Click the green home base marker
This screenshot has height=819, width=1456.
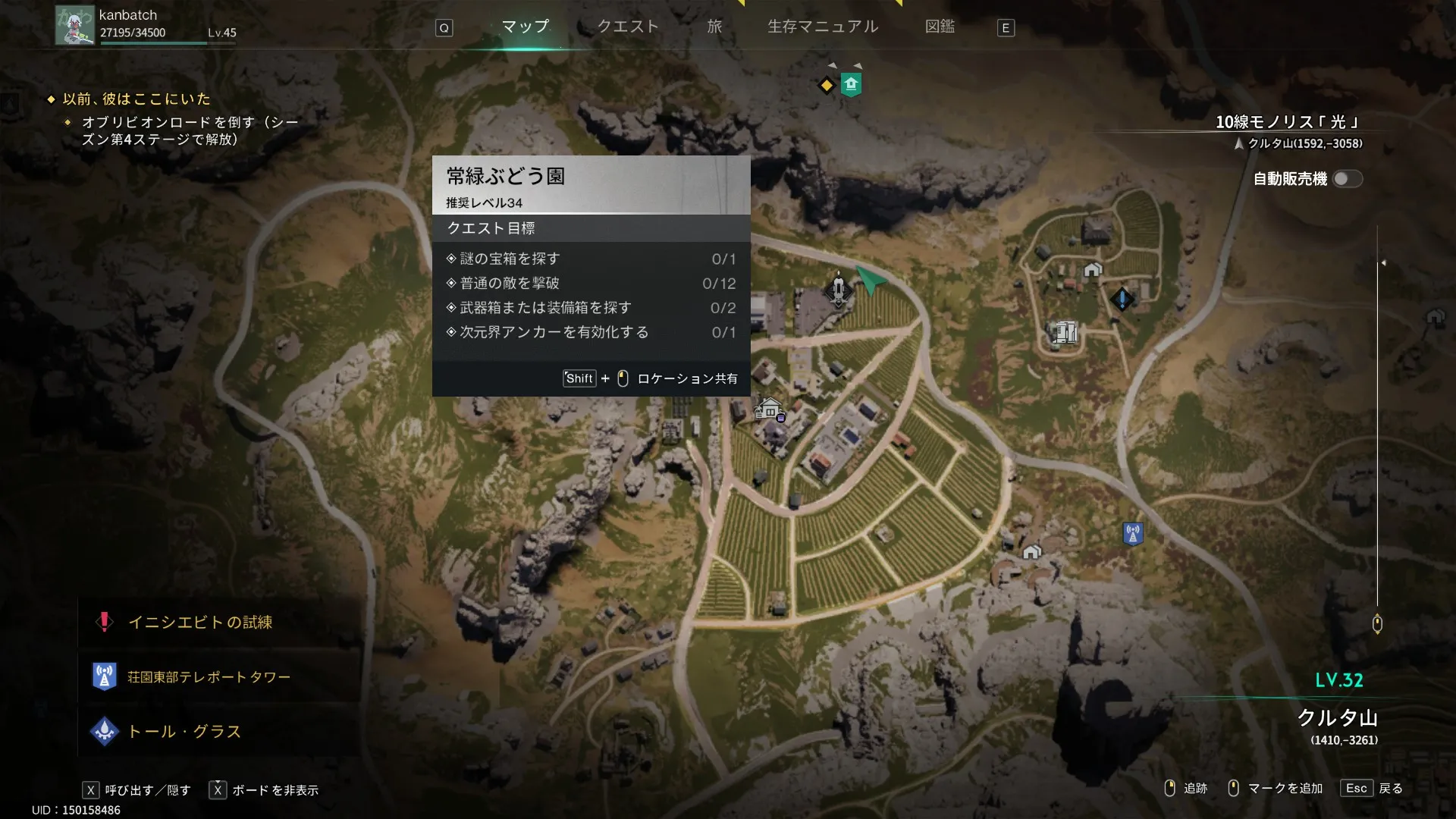pos(851,84)
